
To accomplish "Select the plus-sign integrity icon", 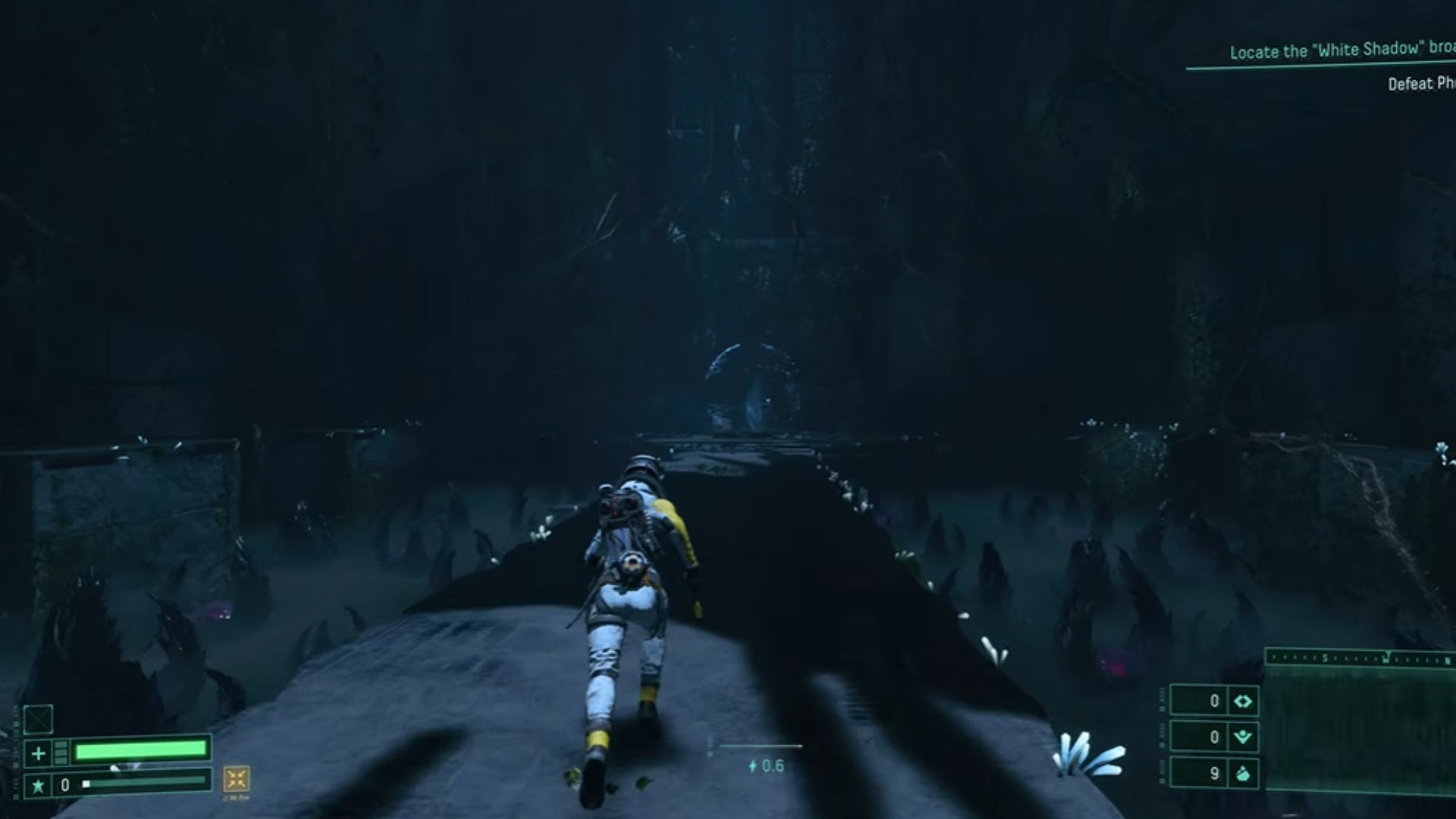I will [x=38, y=753].
